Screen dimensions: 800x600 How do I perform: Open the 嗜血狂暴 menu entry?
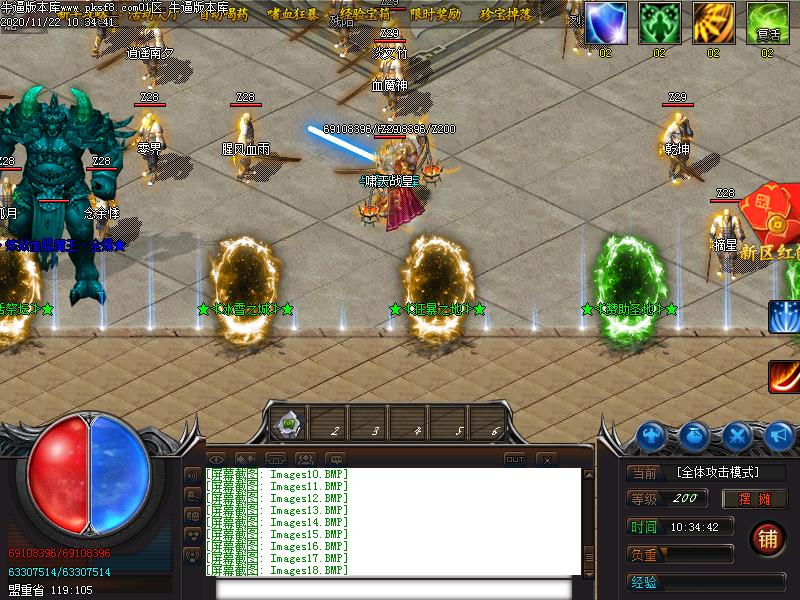point(291,14)
